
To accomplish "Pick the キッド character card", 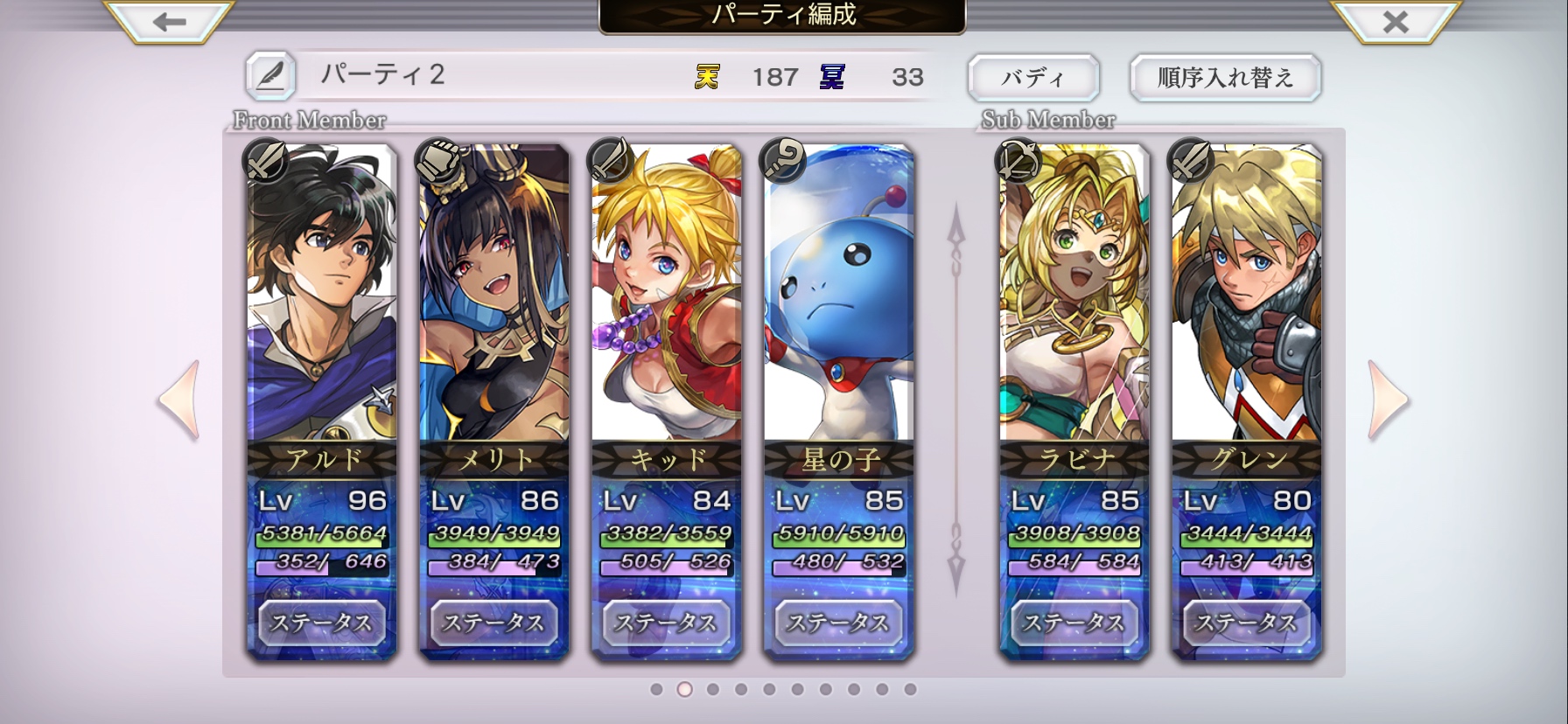I will [667, 297].
